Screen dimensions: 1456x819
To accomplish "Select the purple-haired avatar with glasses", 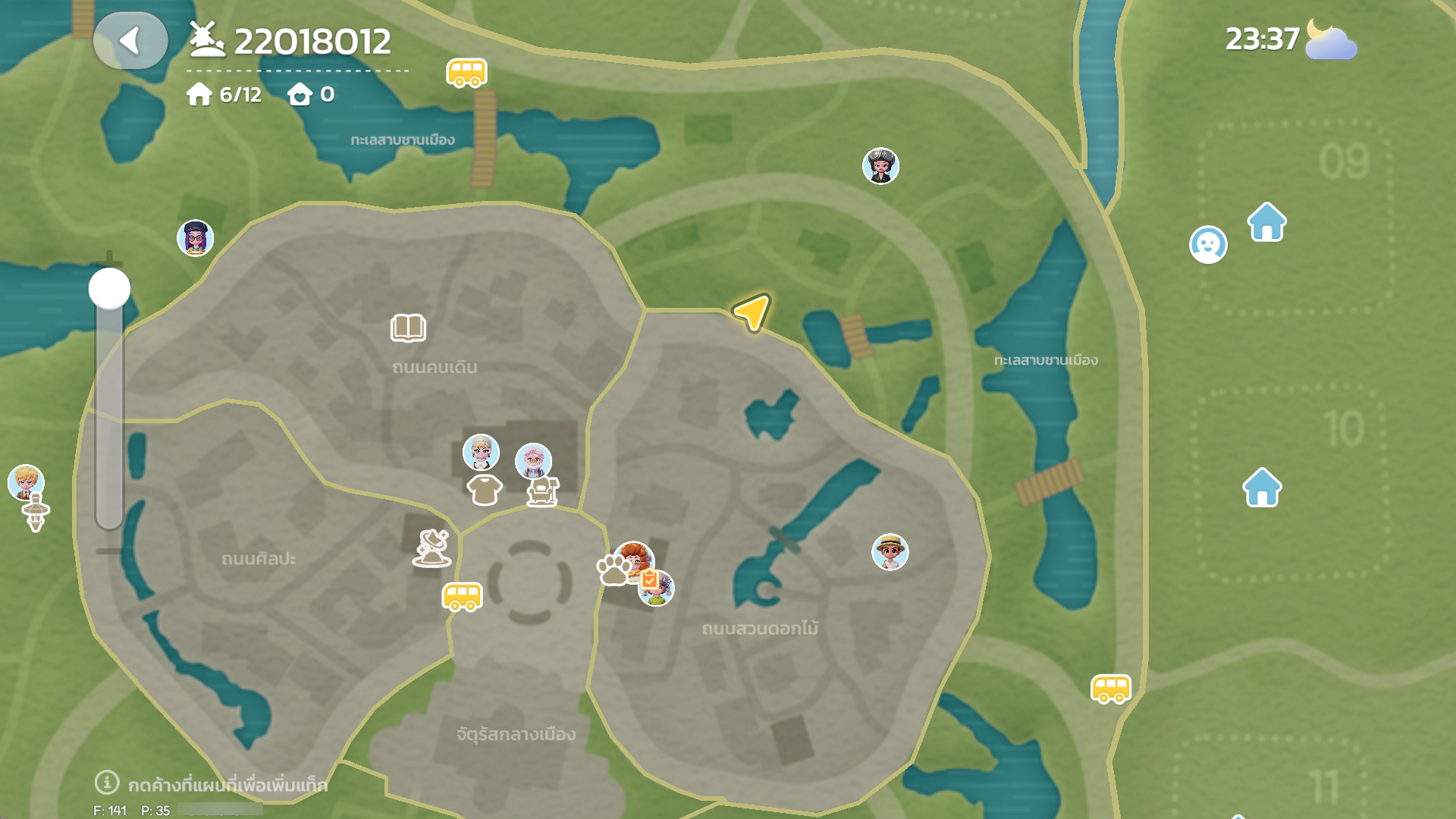I will (195, 238).
